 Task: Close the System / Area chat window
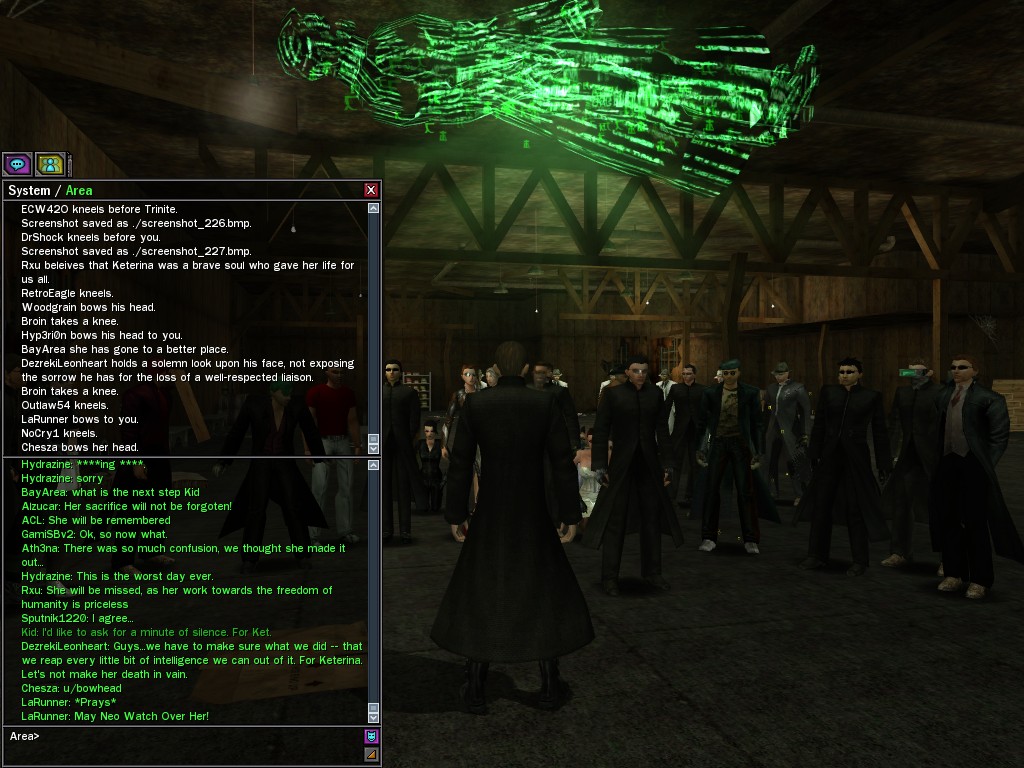[371, 190]
